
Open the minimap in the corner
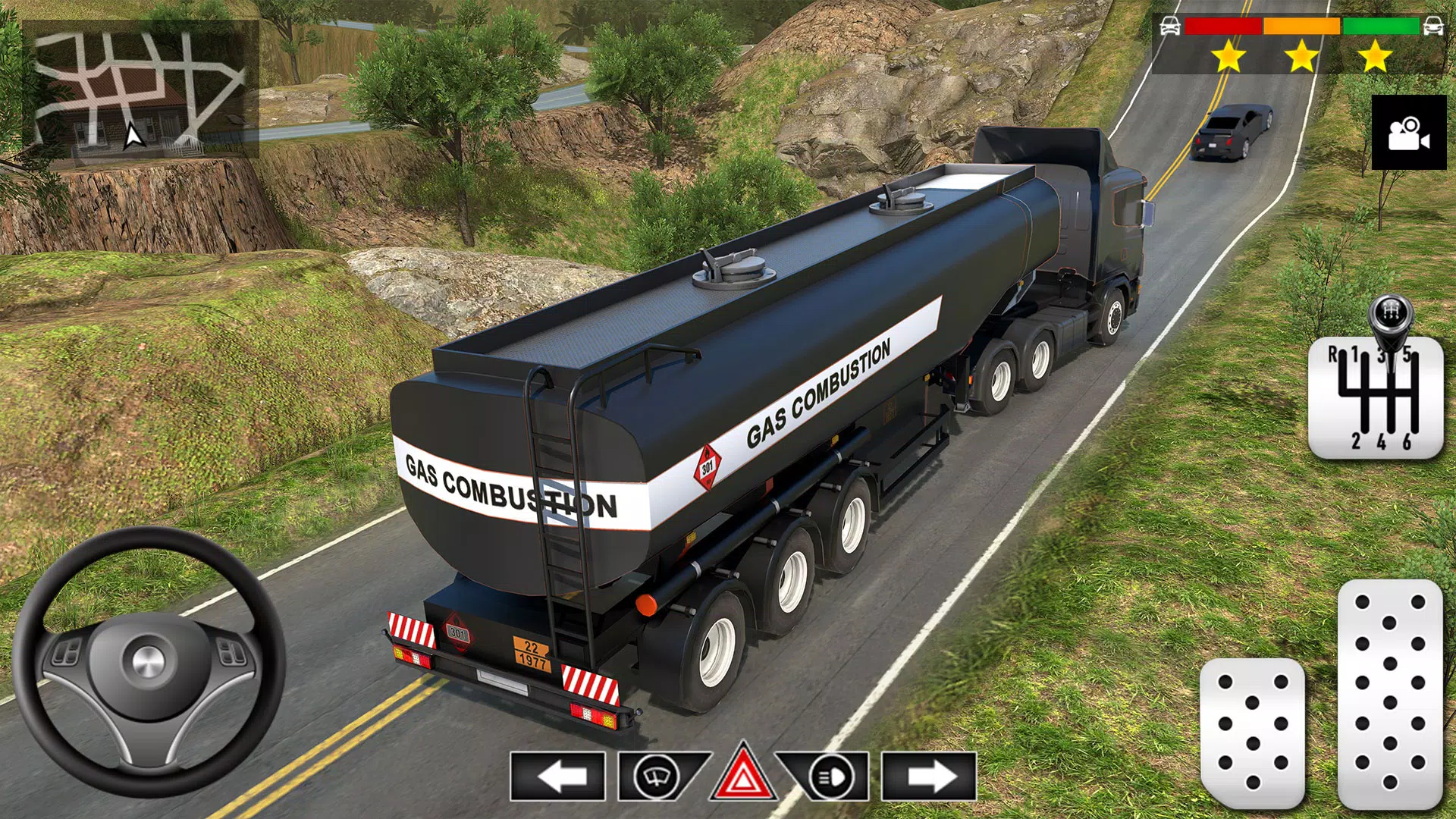click(141, 89)
